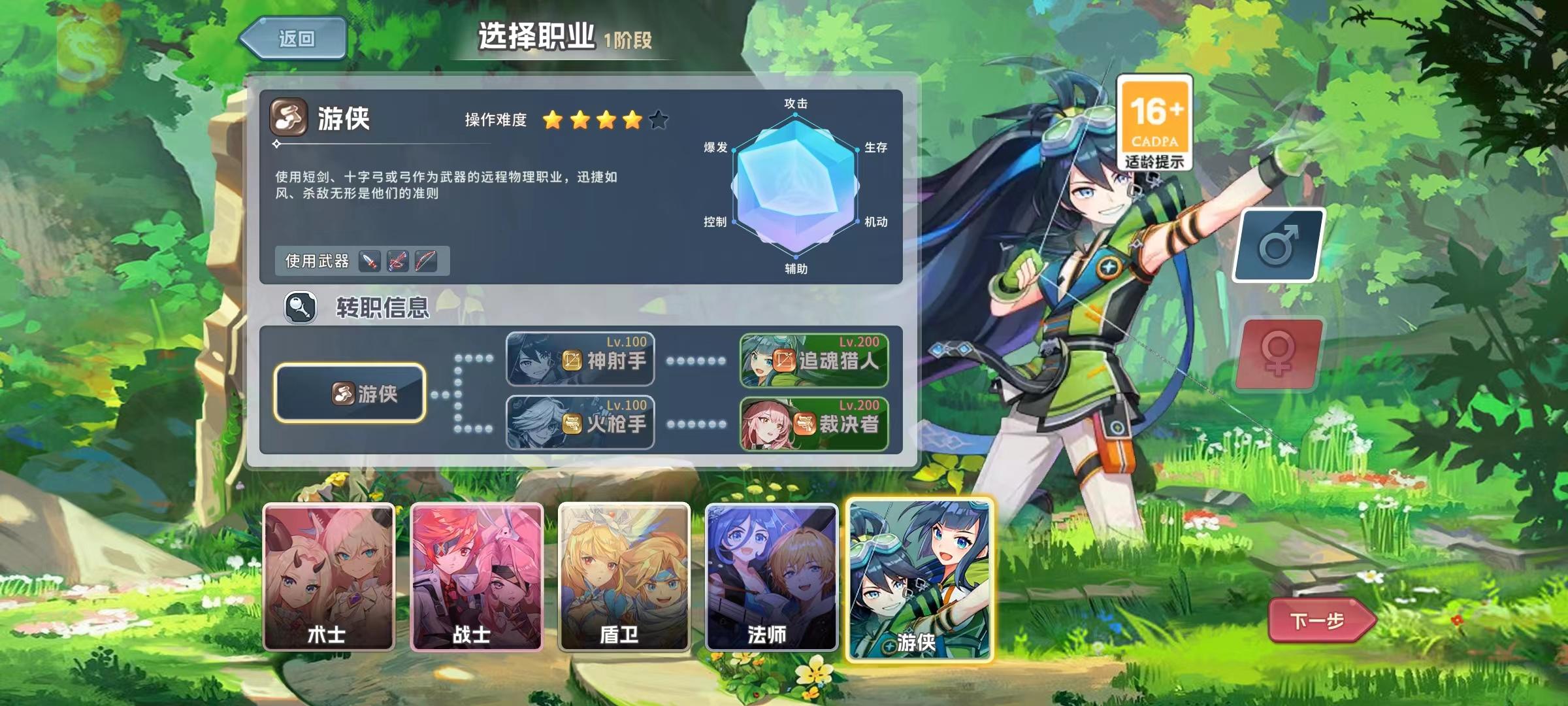
Task: Click the Ranger class emblem next to 游侠 title
Action: click(x=288, y=119)
